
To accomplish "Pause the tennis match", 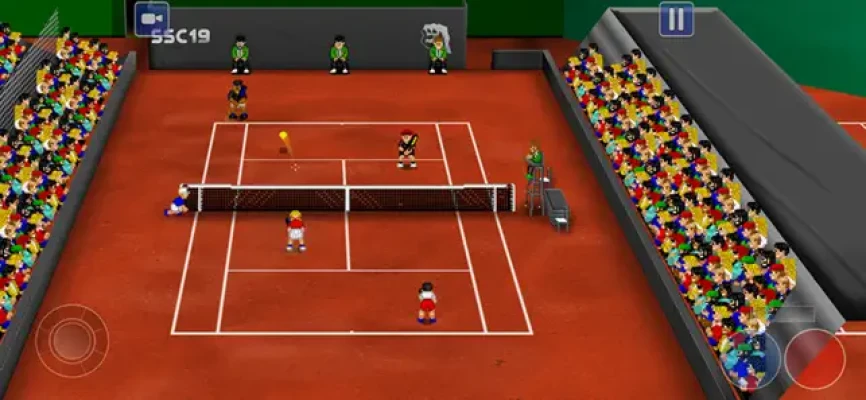I will pyautogui.click(x=676, y=19).
